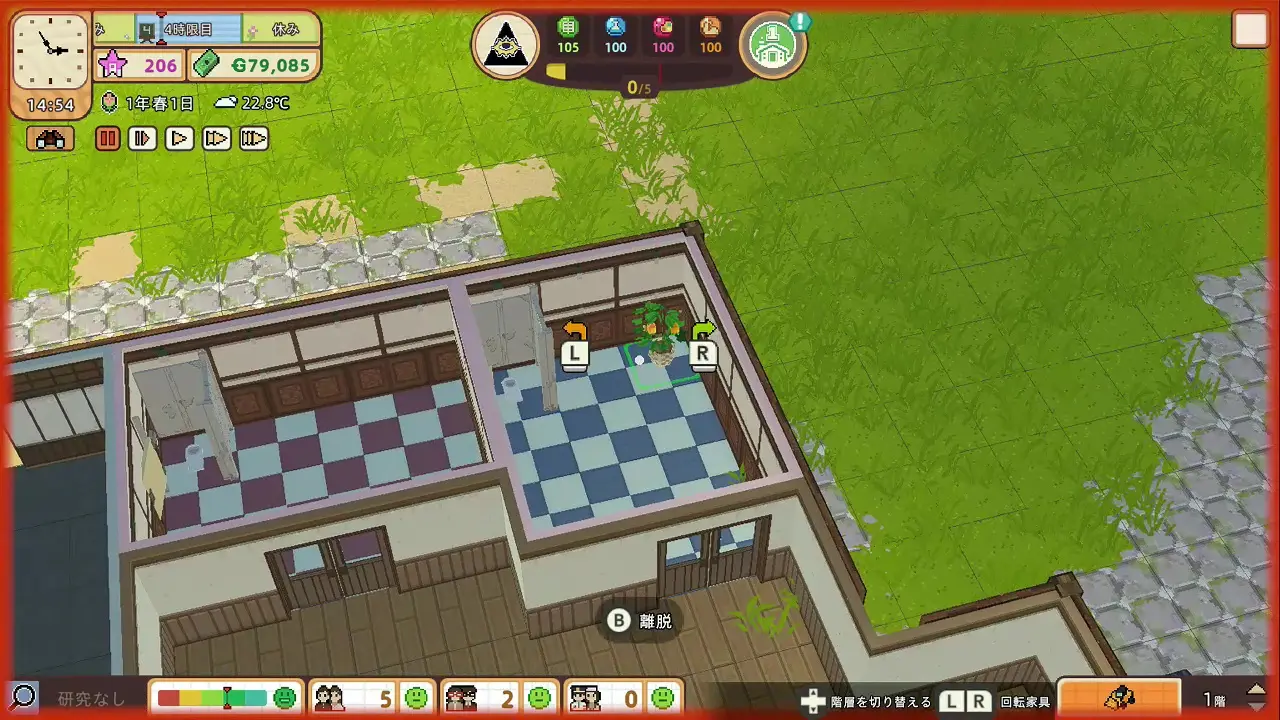Go down one floor with the arrow

1257,706
